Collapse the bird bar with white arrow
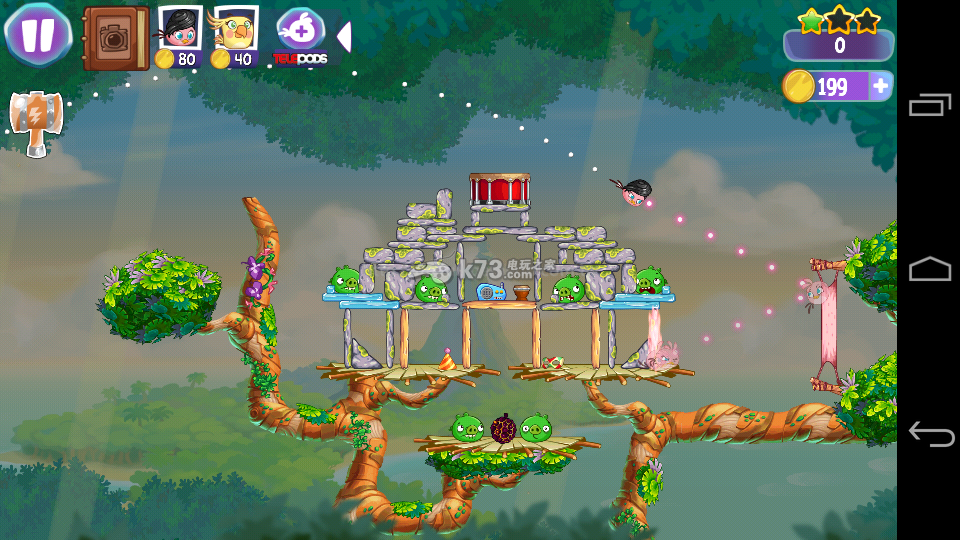Image resolution: width=960 pixels, height=540 pixels. 343,37
